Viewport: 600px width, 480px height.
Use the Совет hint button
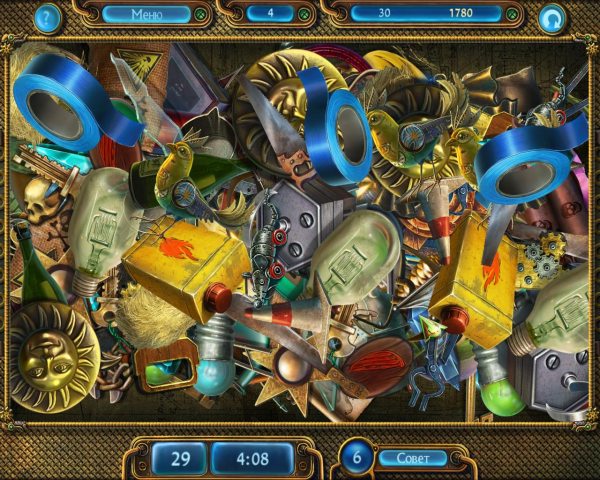click(x=413, y=457)
